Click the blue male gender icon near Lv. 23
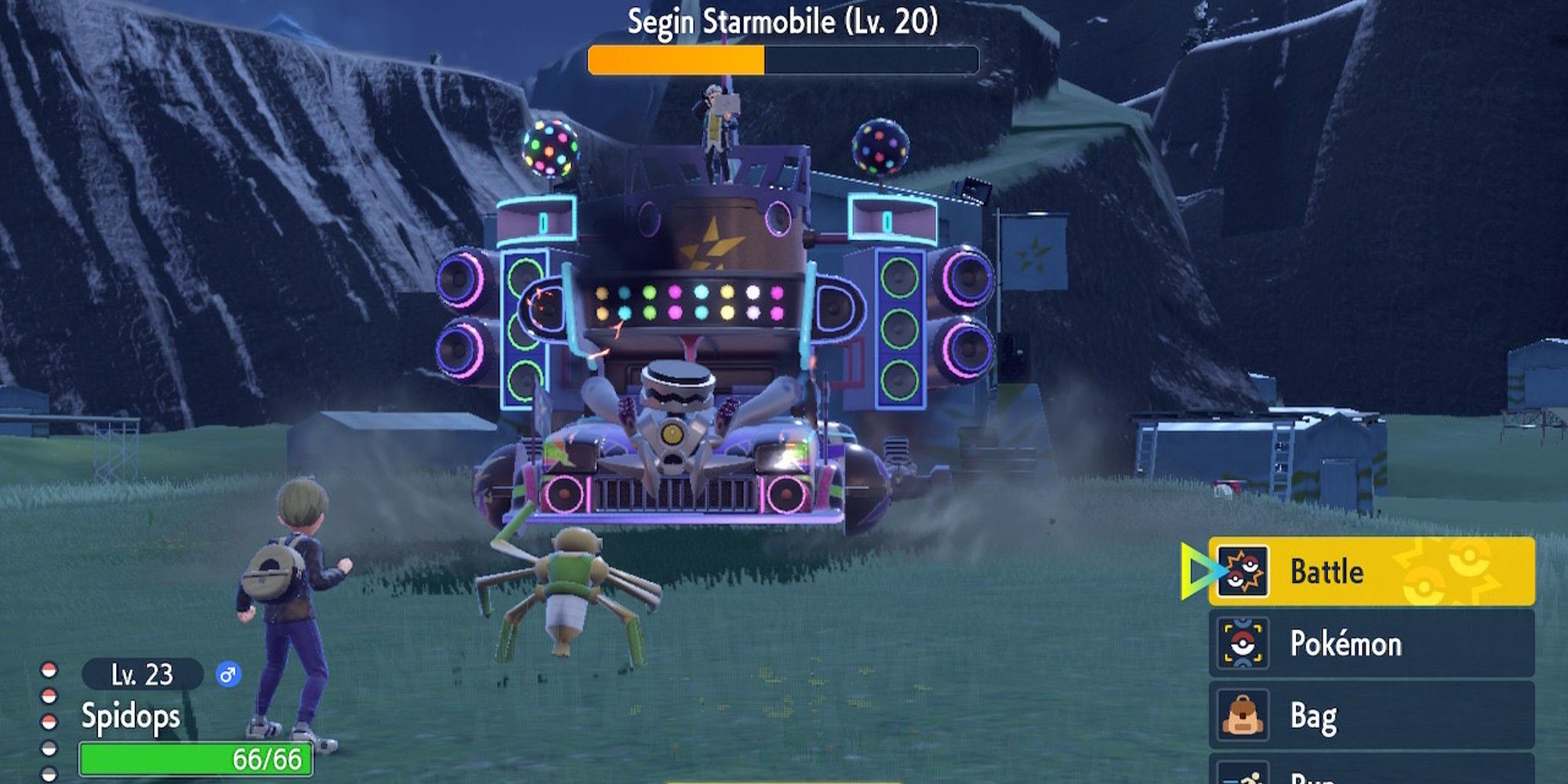Viewport: 1568px width, 784px height. pos(228,674)
